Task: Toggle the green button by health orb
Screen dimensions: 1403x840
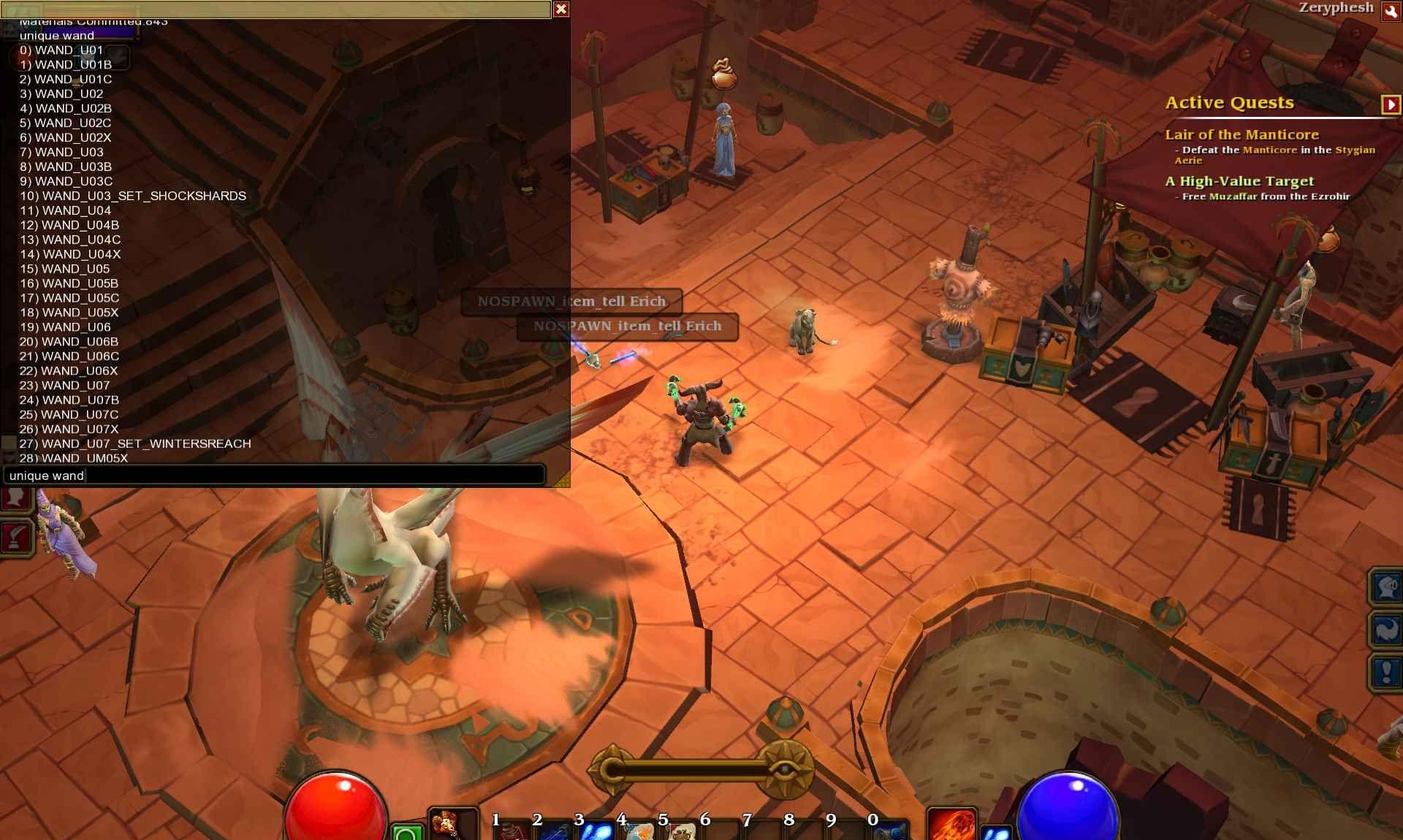Action: 408,833
